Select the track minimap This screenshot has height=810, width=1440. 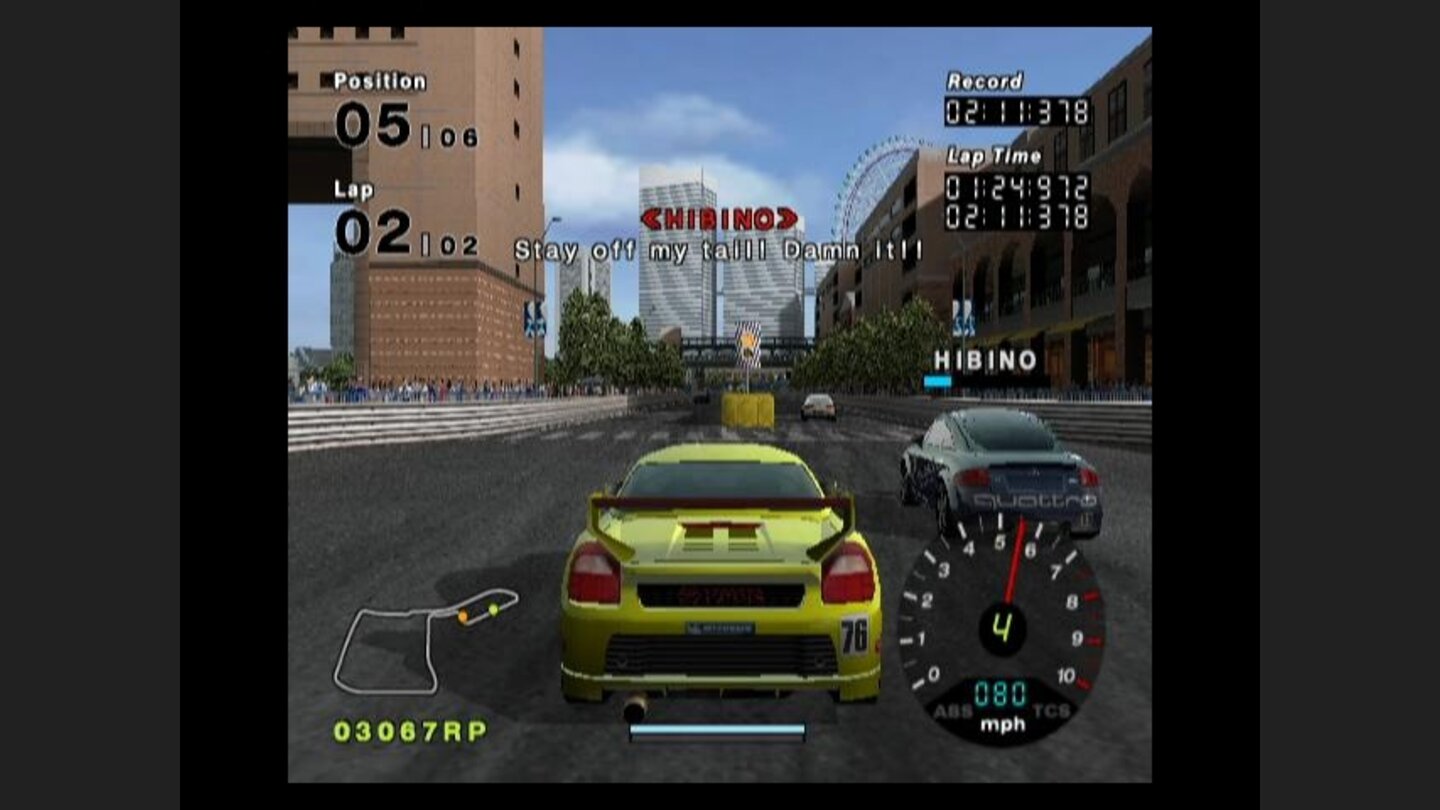pos(420,640)
